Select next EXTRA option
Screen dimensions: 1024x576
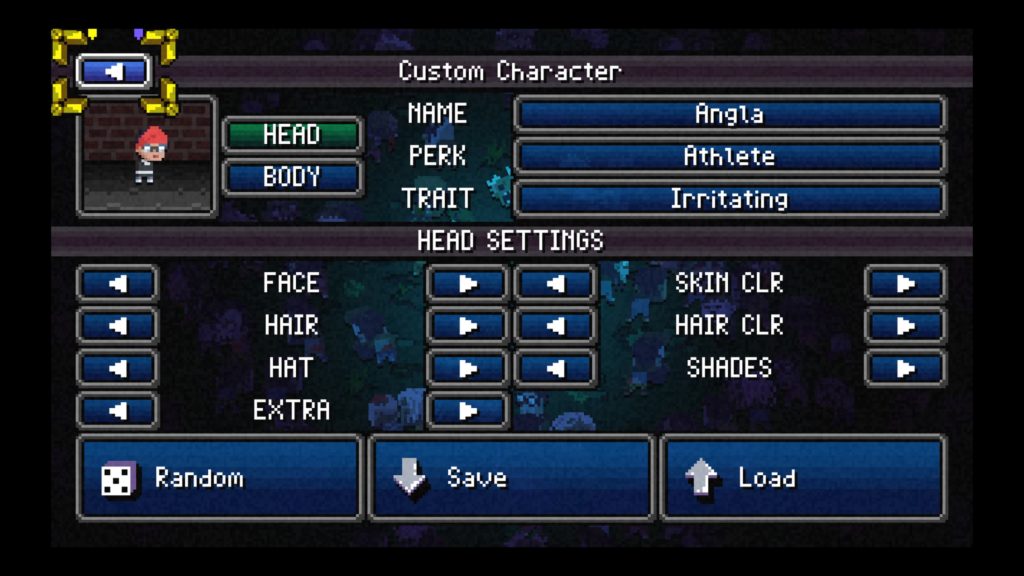[467, 410]
